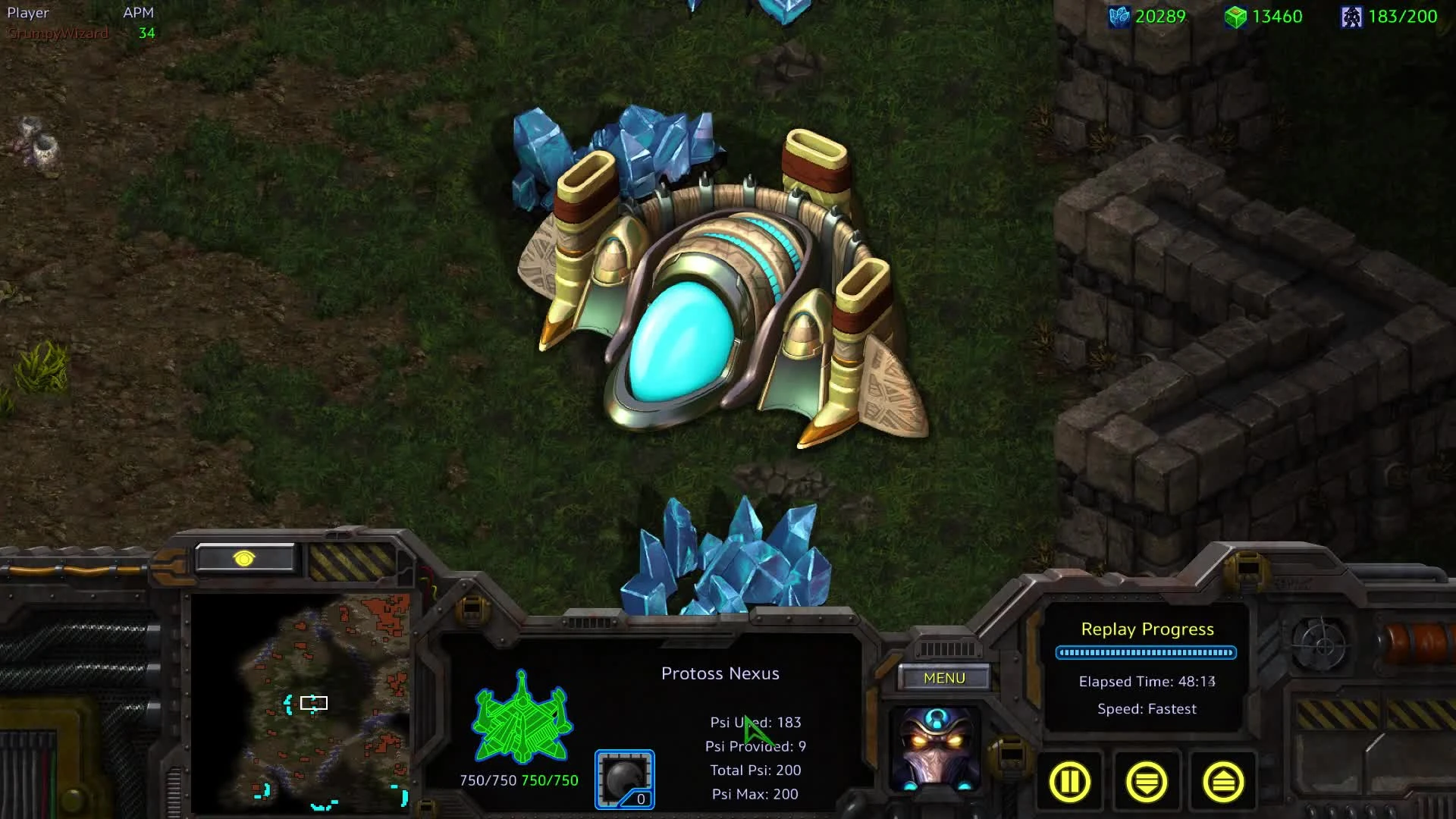The height and width of the screenshot is (819, 1456).
Task: Open the MENU
Action: 944,678
